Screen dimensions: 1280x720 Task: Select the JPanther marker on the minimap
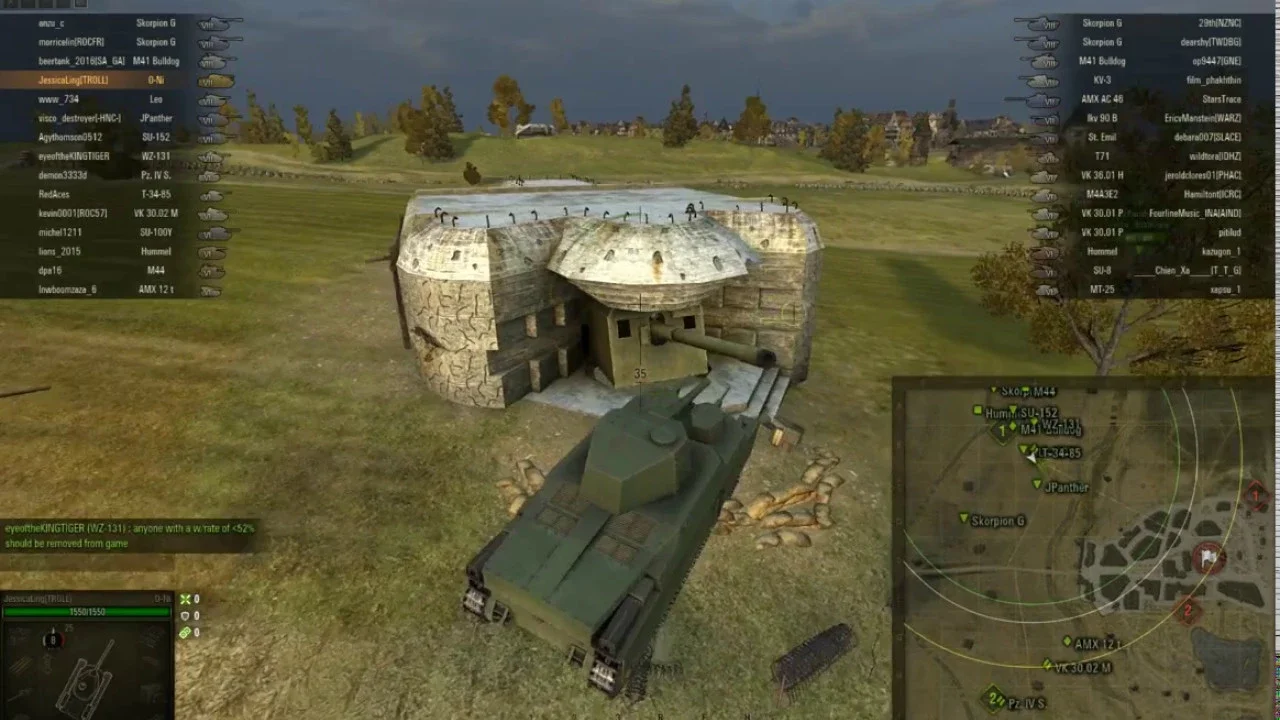tap(1038, 485)
